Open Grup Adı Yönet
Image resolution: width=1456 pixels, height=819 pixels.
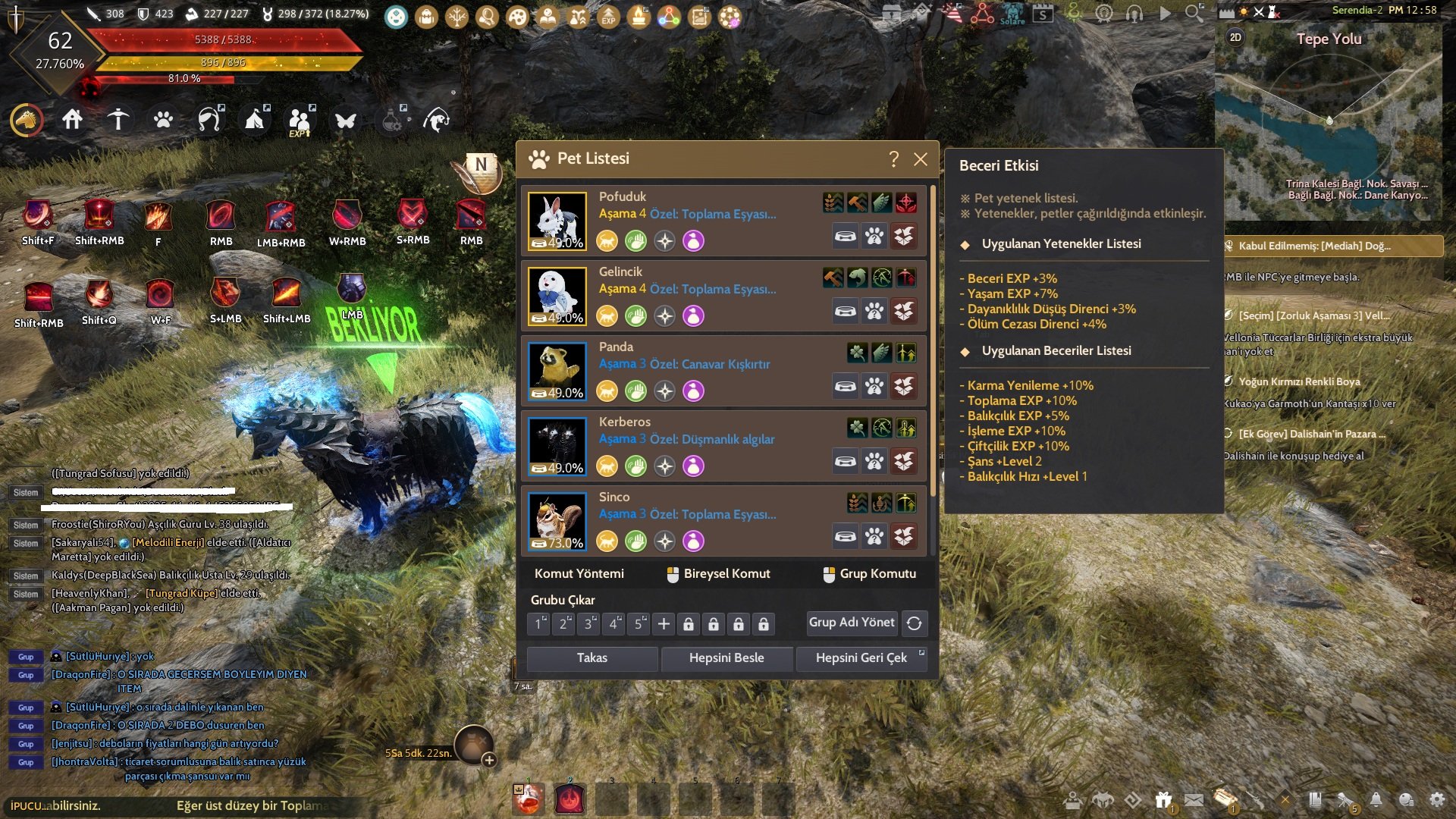852,623
